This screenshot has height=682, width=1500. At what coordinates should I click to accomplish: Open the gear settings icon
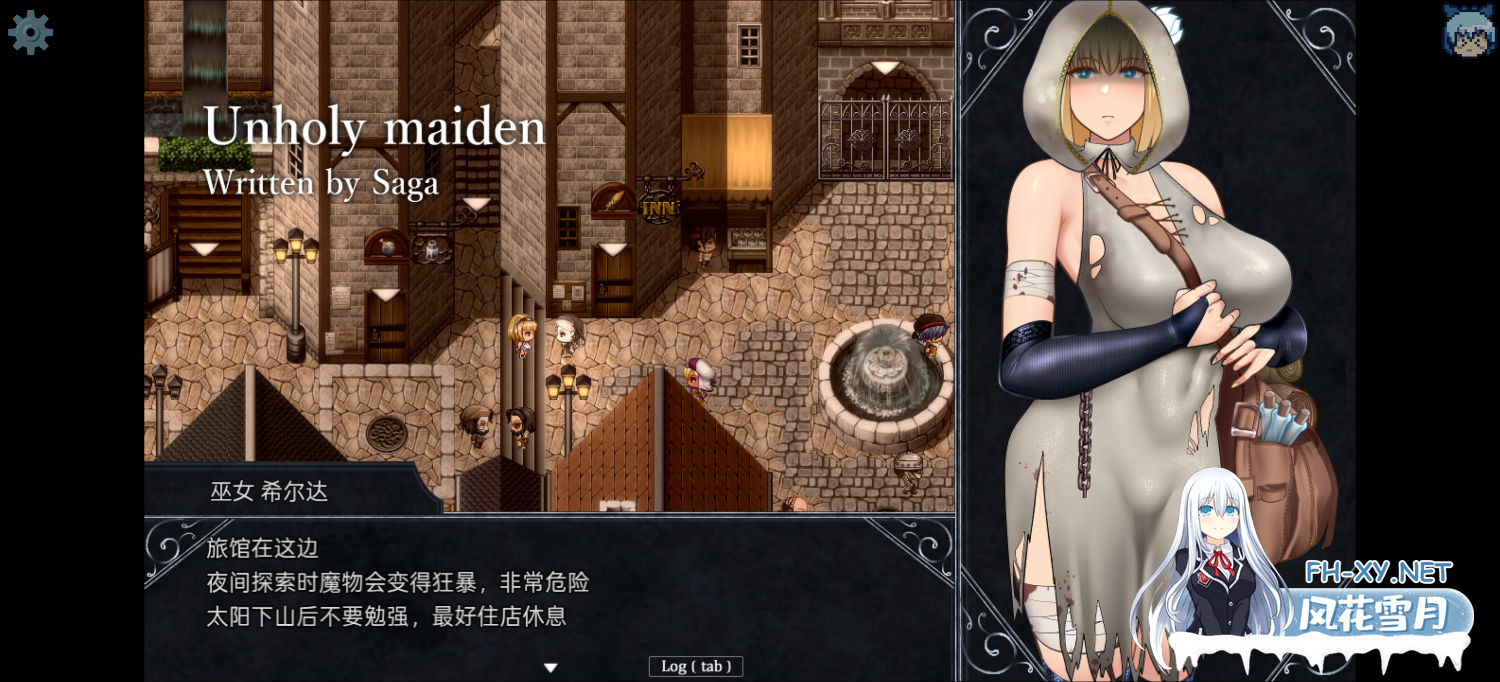30,32
